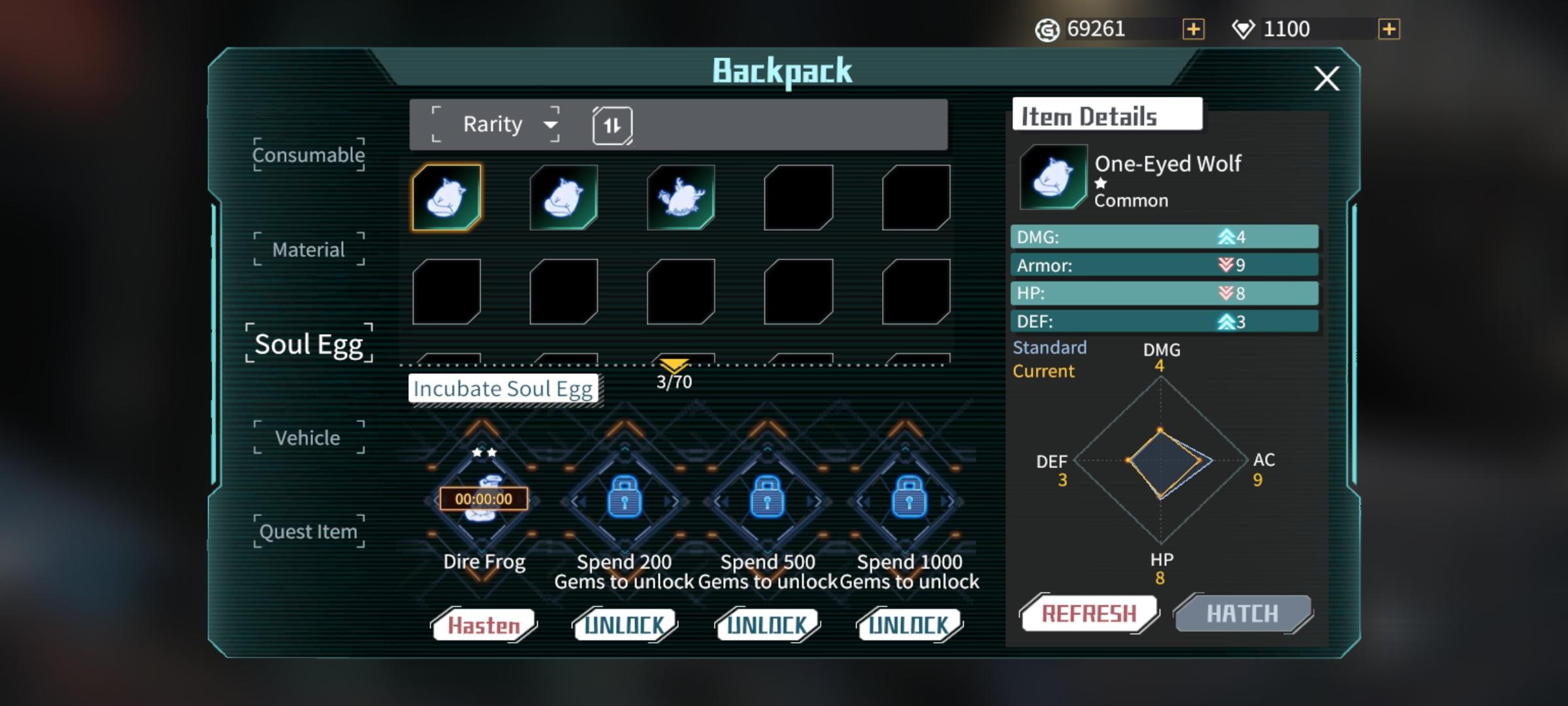
Task: Open the Material tab
Action: (308, 249)
